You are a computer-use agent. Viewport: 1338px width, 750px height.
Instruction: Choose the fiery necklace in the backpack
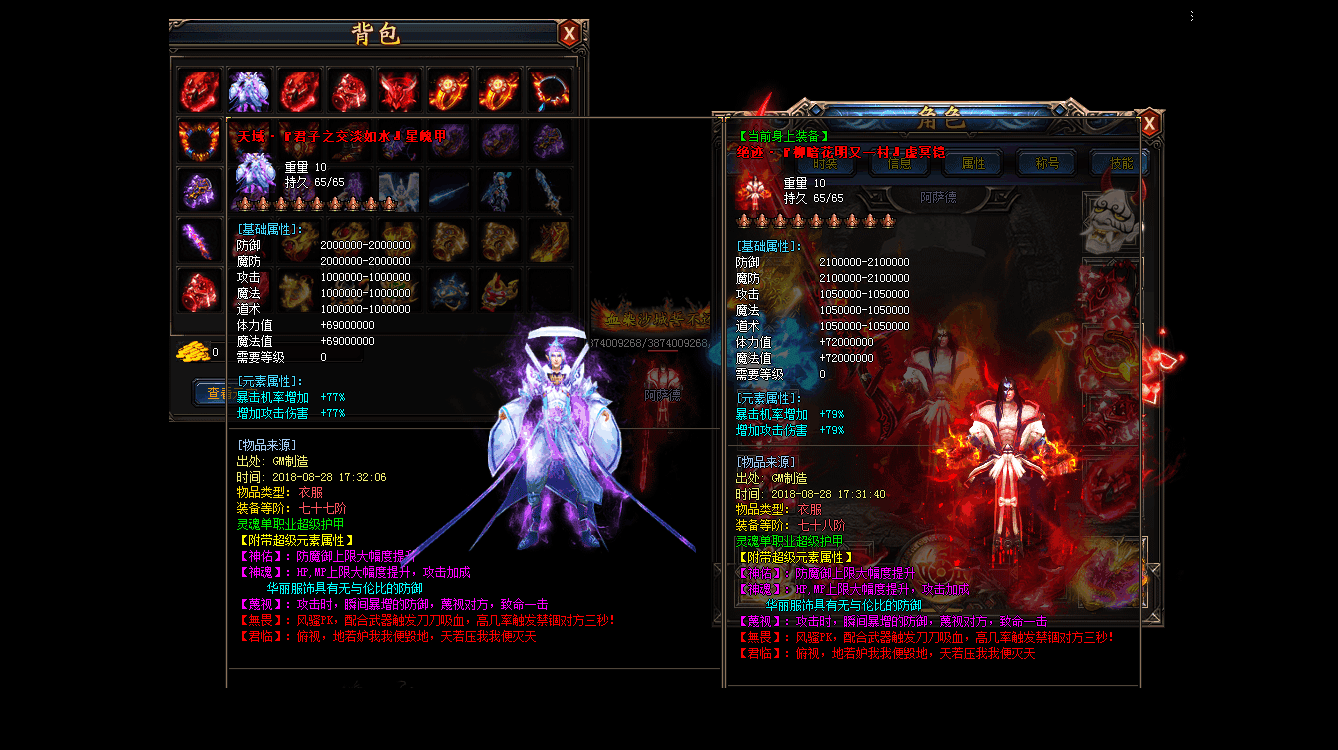point(200,140)
